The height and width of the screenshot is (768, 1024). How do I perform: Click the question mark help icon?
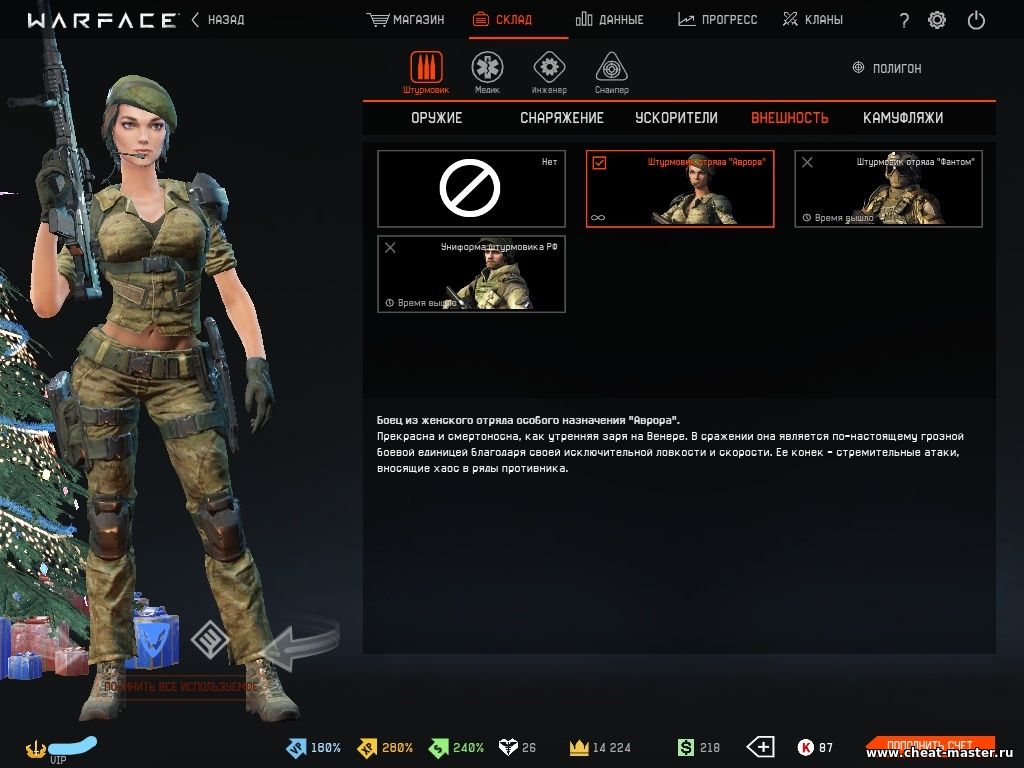(x=904, y=20)
